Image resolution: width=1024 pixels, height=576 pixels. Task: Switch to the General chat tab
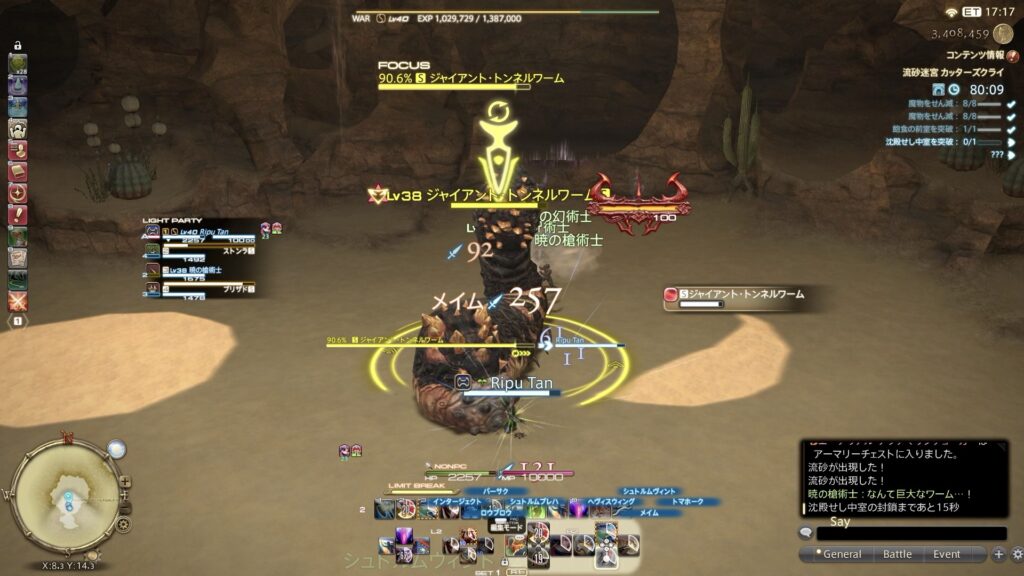pos(842,554)
